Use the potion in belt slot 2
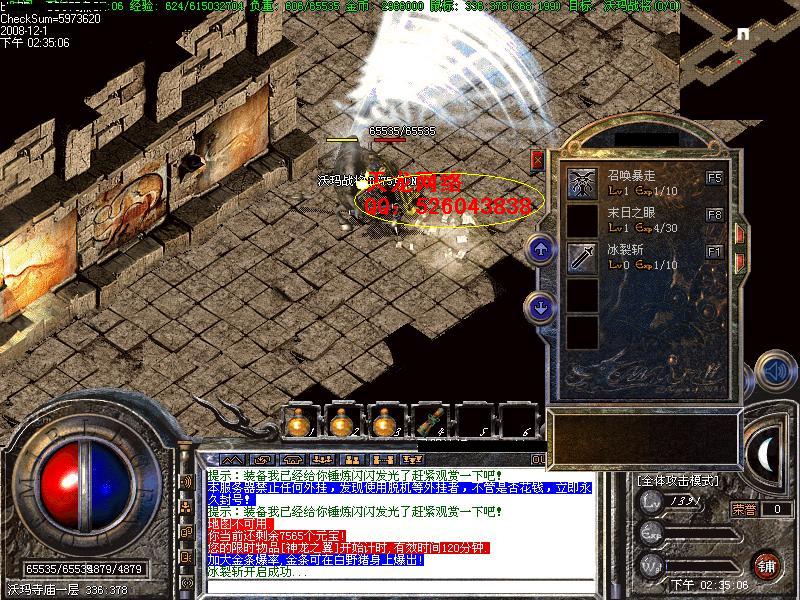 (342, 423)
